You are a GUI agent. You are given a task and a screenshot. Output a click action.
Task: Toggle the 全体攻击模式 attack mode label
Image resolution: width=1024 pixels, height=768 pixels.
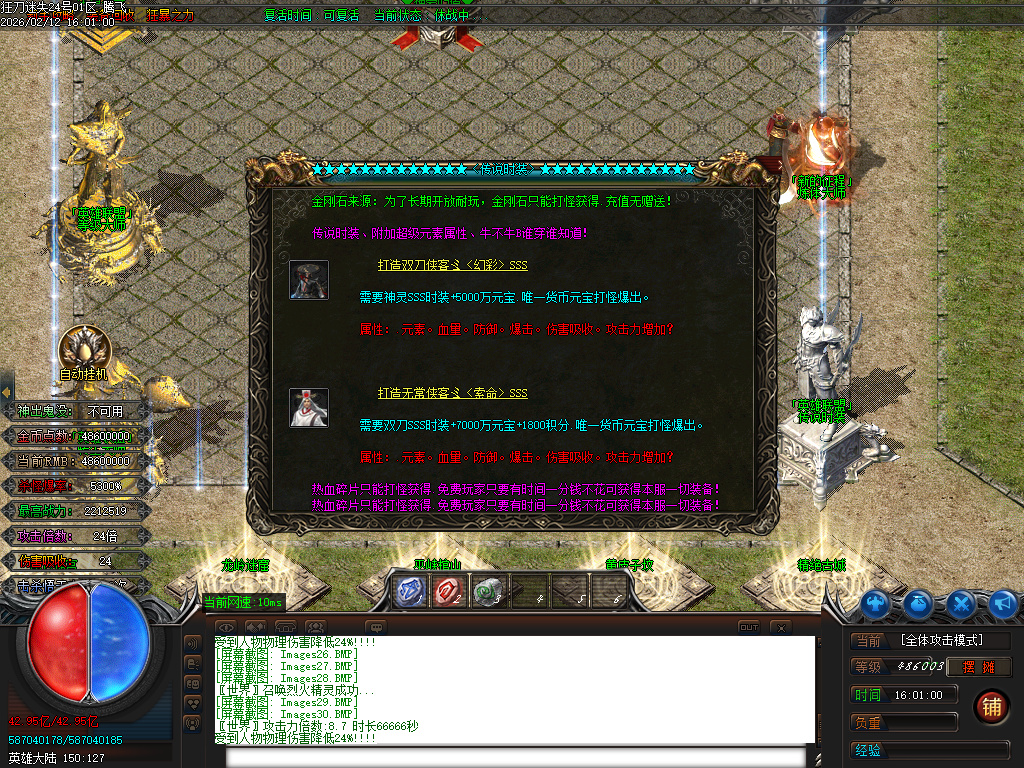pos(941,640)
